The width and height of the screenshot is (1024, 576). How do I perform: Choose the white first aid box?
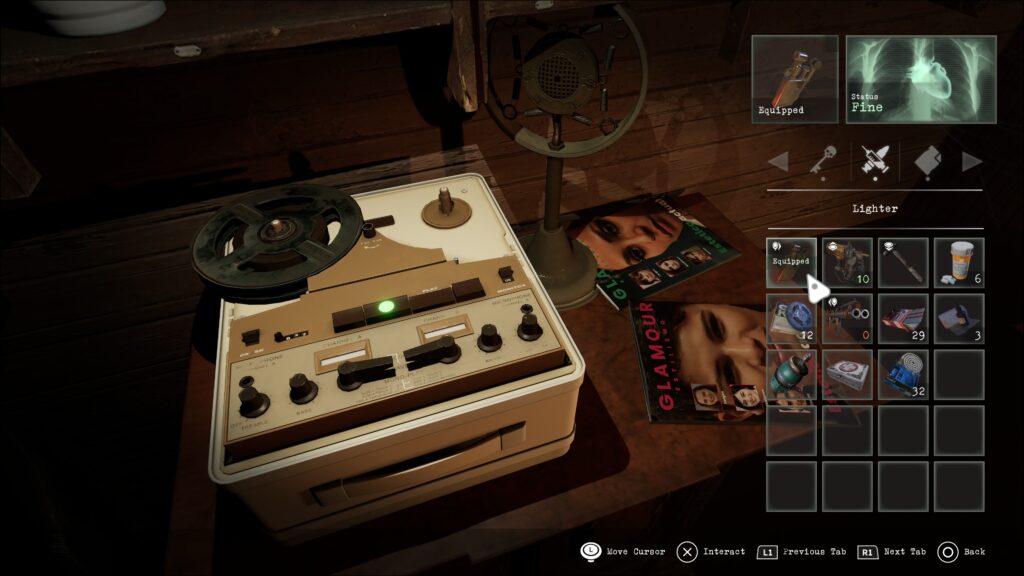(x=848, y=374)
